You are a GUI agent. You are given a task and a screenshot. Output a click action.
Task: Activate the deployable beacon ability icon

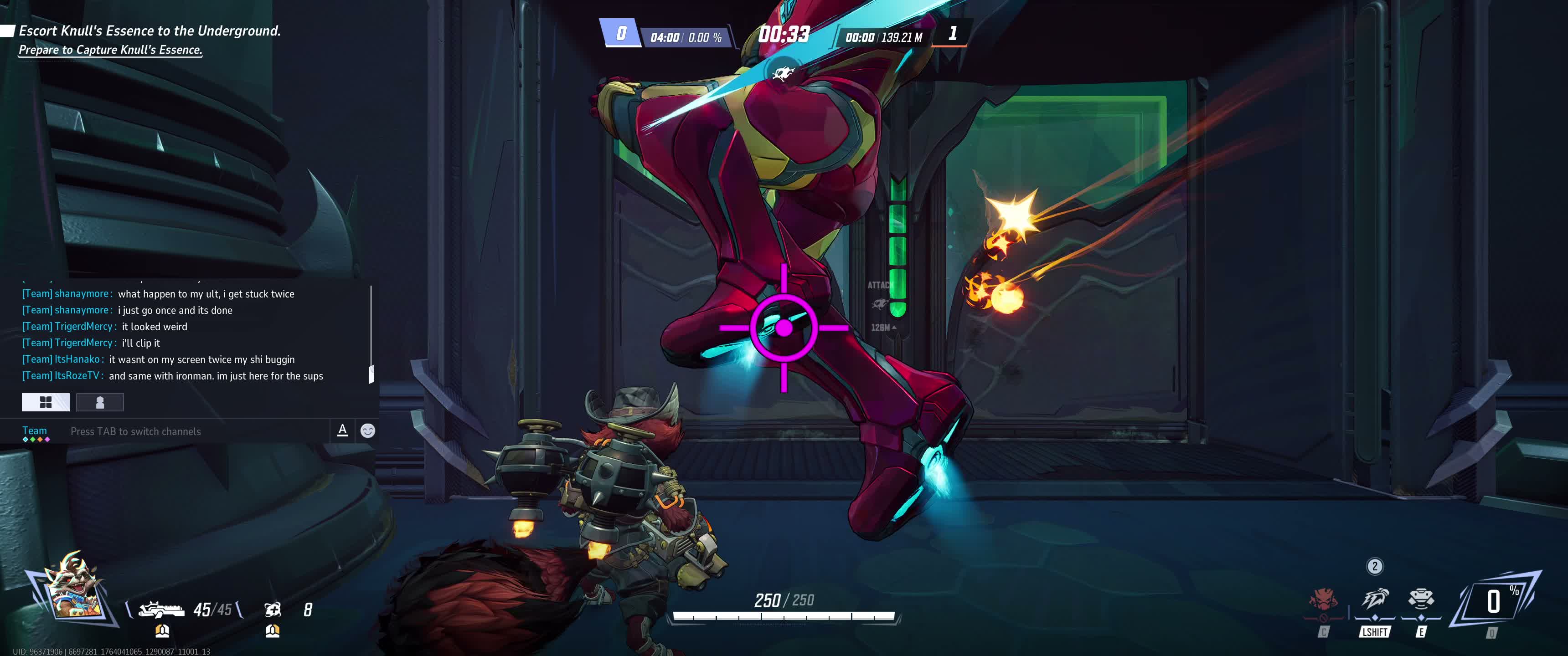pyautogui.click(x=1421, y=600)
